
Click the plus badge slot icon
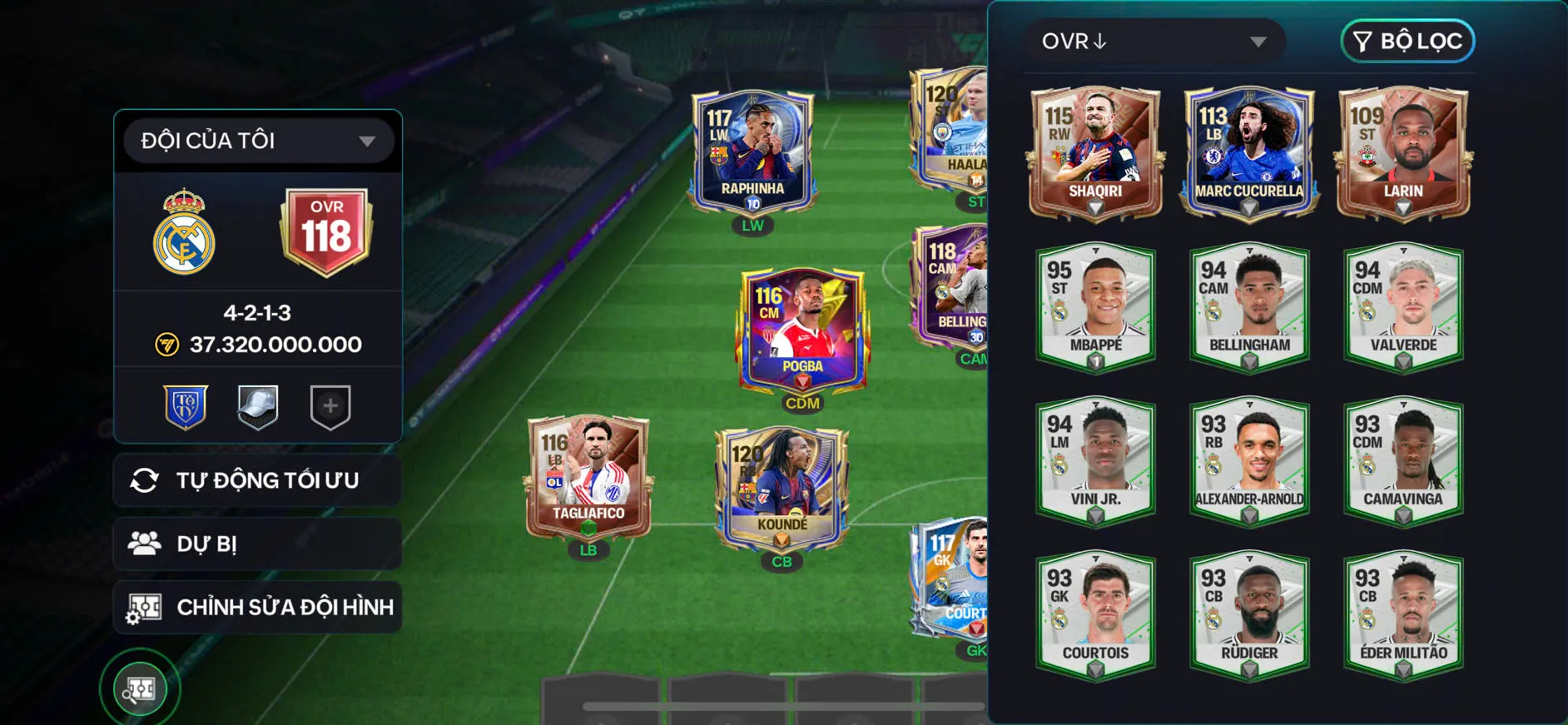(x=328, y=405)
